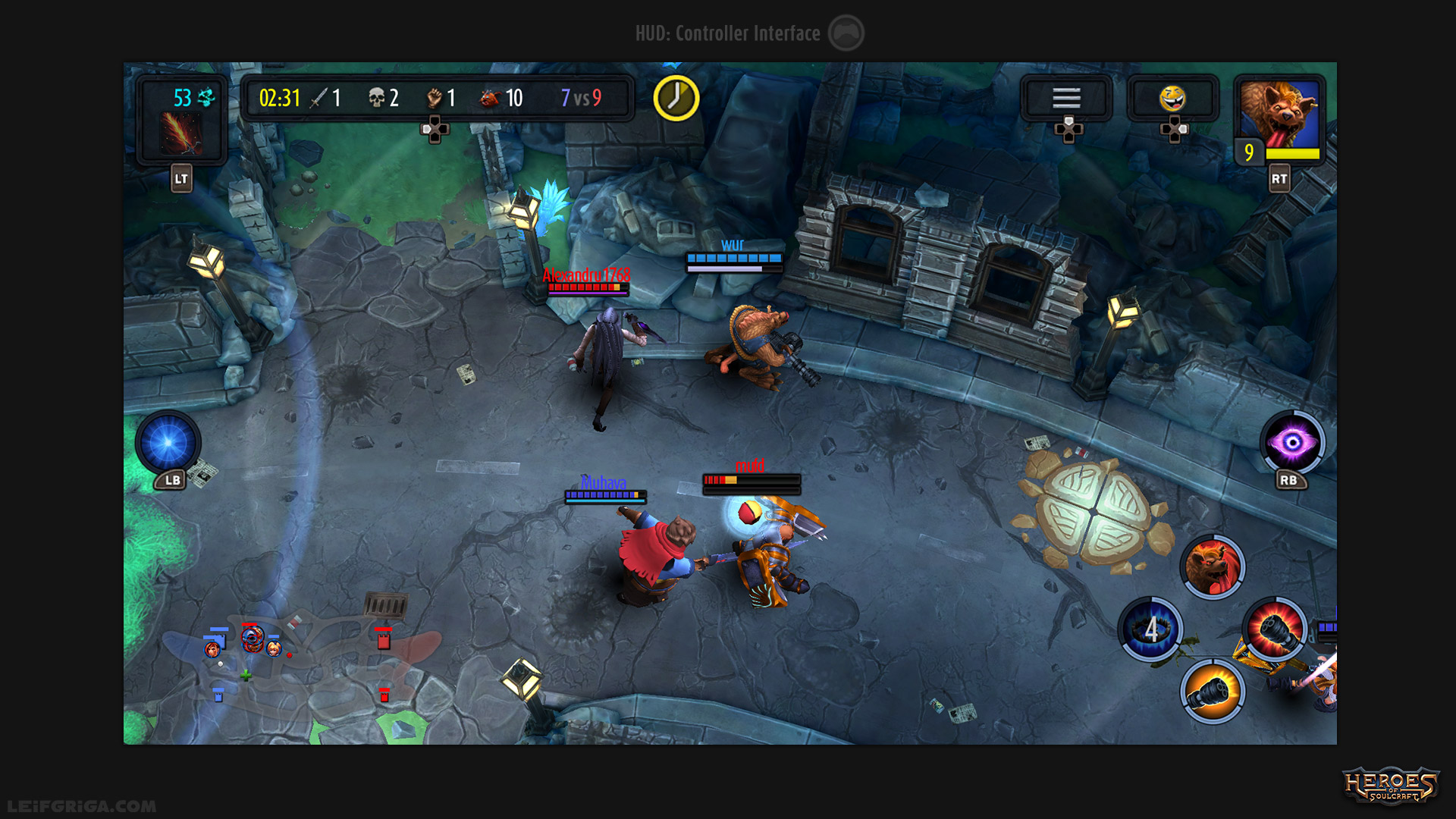Trigger the red cannon ability
This screenshot has height=819, width=1456.
(1276, 629)
